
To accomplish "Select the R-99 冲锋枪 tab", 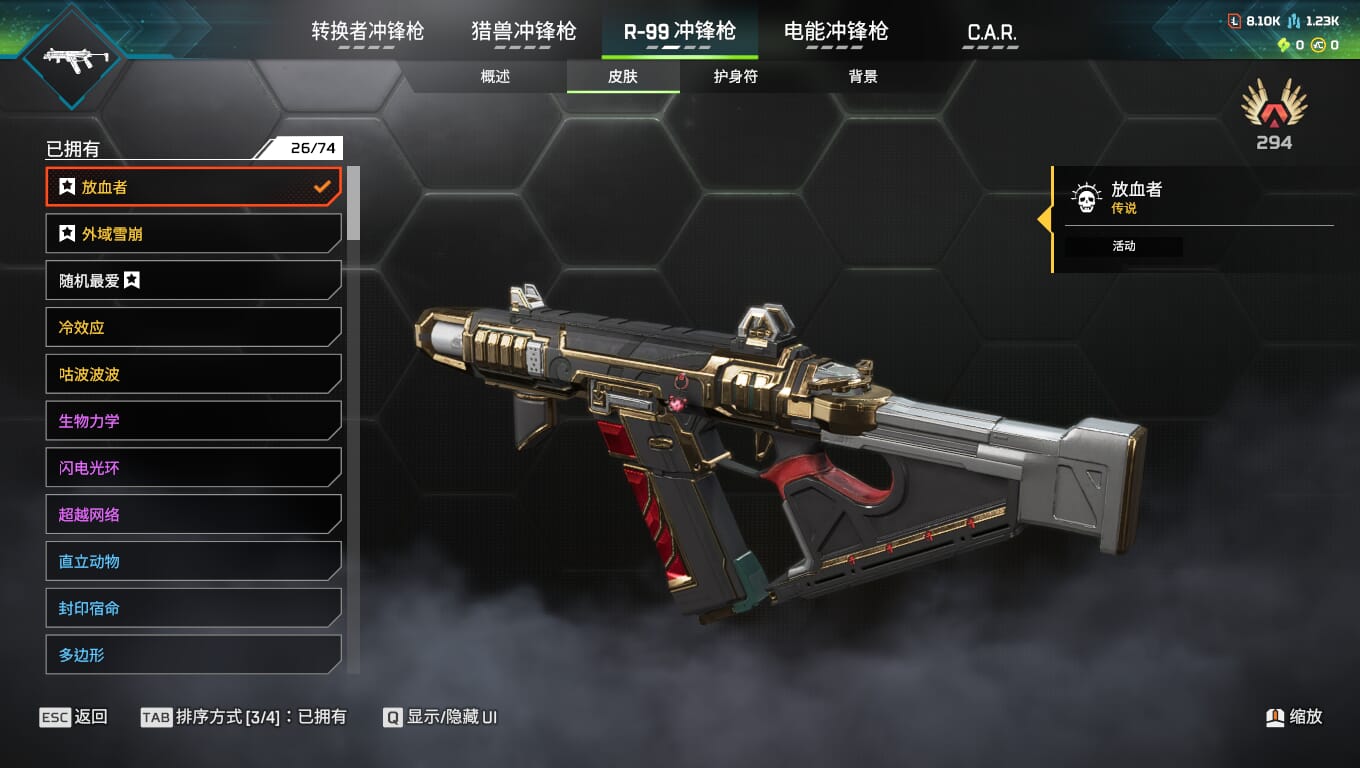I will tap(679, 31).
